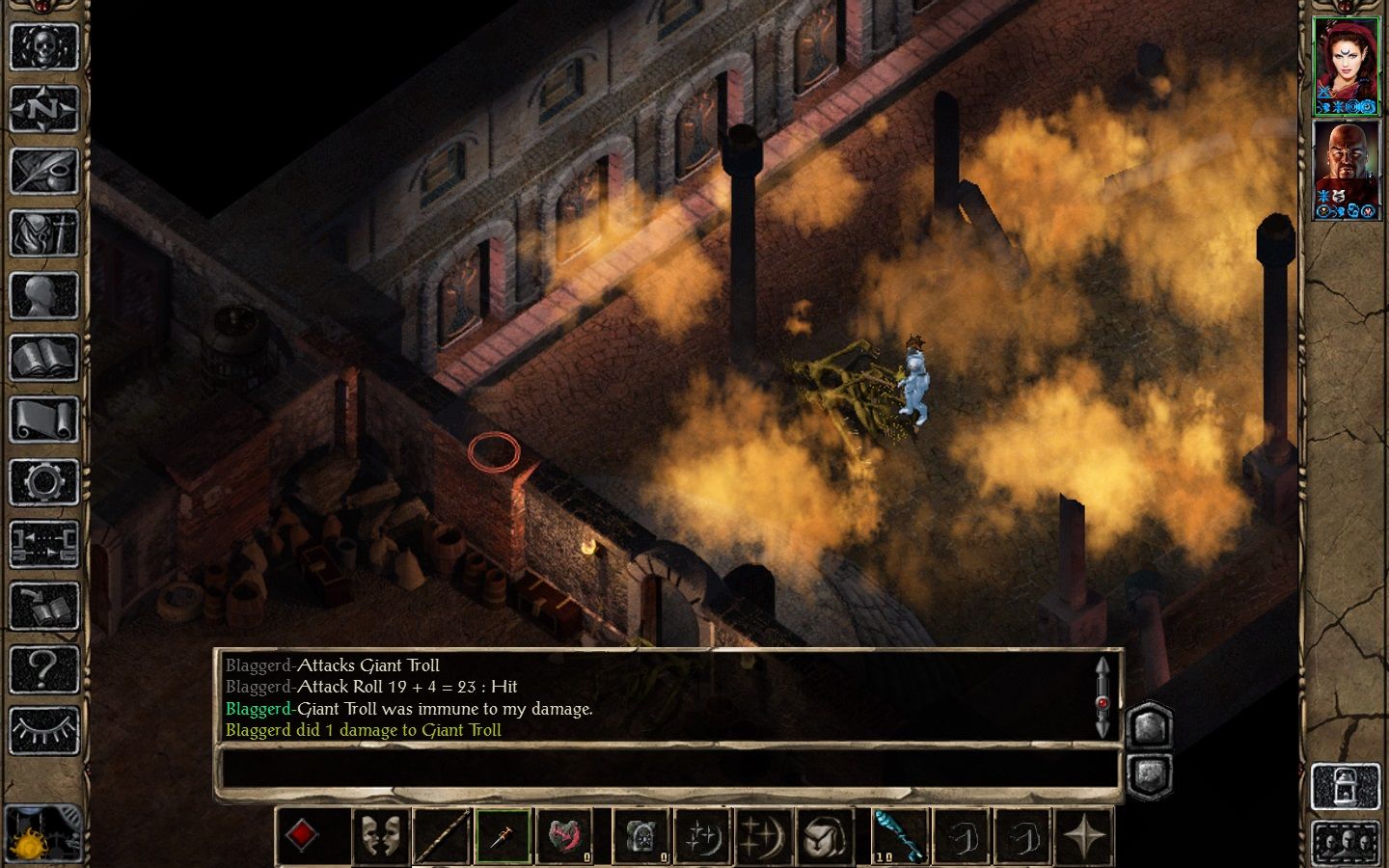
Task: Open the journal via quill and inkwell
Action: pyautogui.click(x=44, y=172)
